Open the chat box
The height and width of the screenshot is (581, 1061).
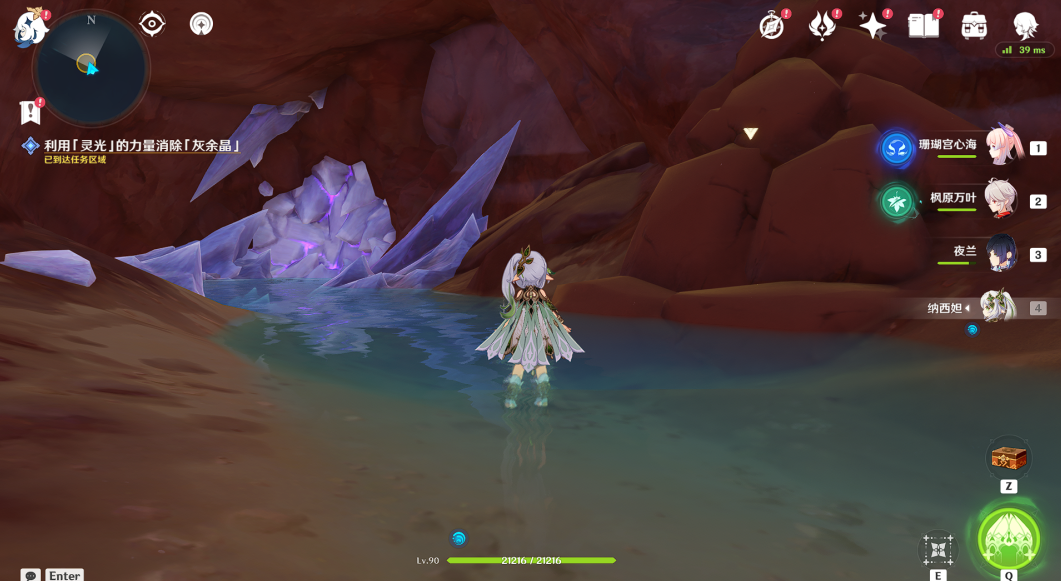point(31,576)
